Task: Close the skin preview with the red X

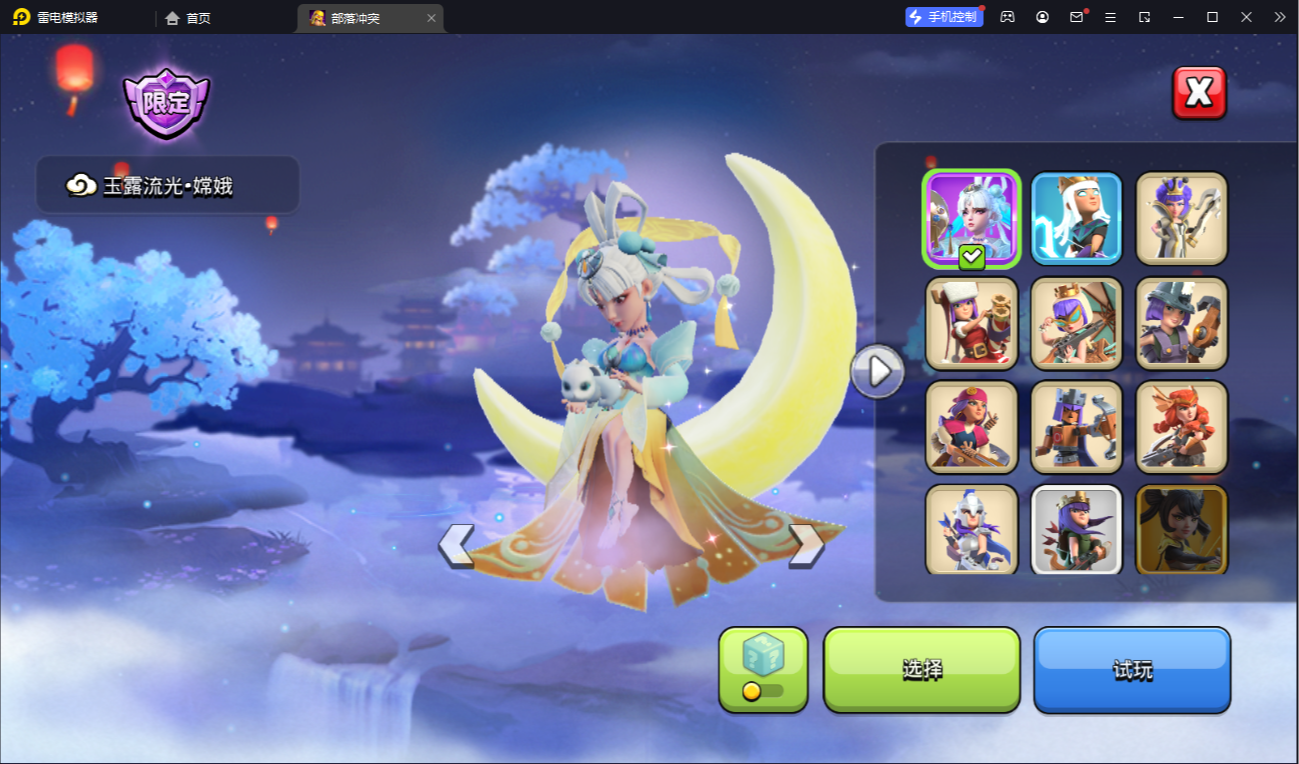Action: click(x=1199, y=93)
